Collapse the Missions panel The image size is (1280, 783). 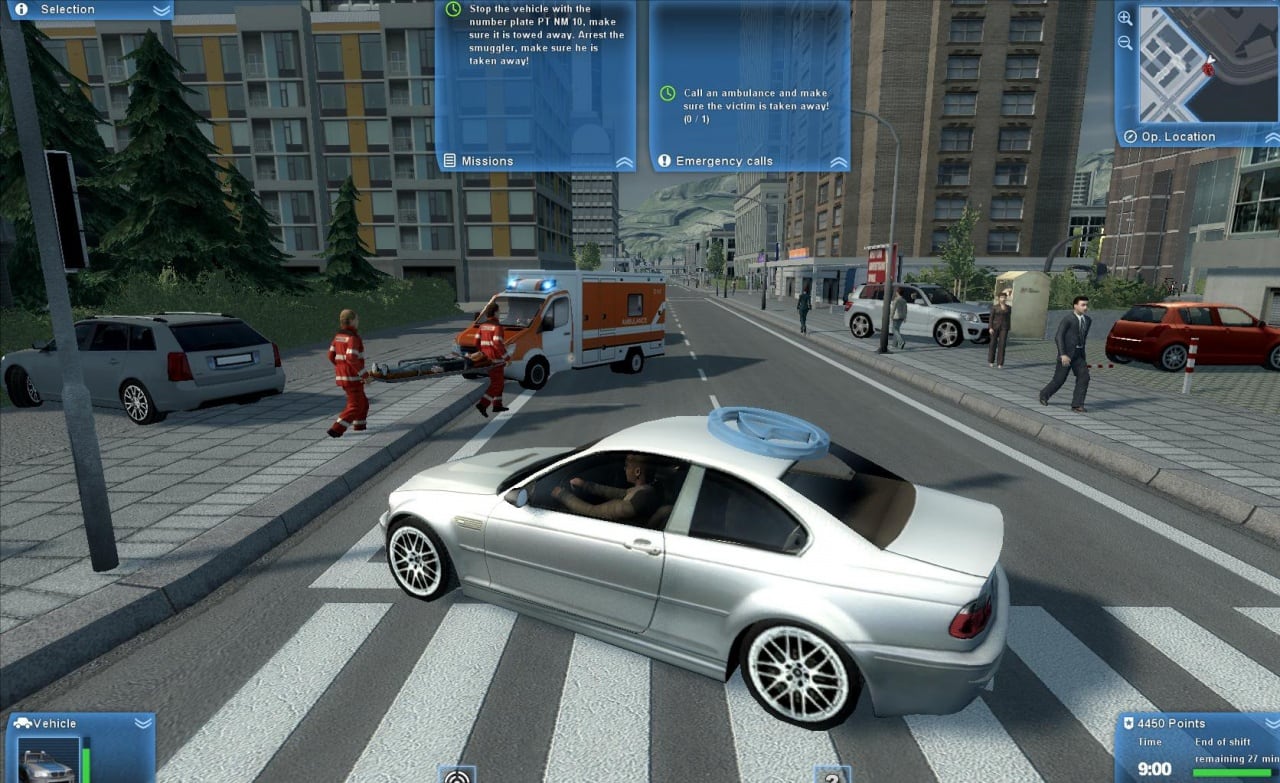point(624,161)
